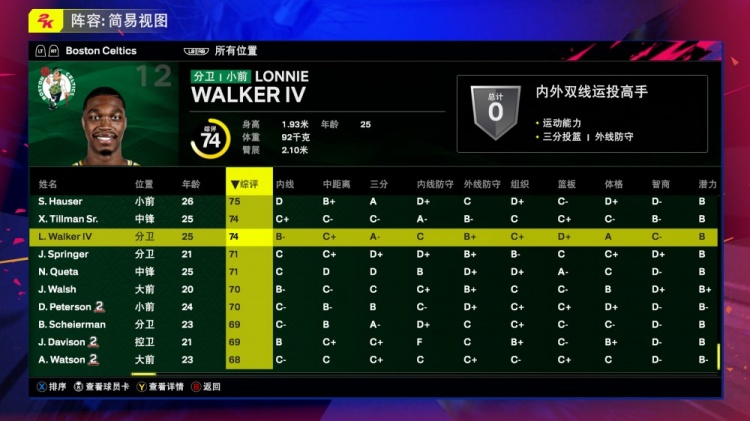Pick J. Springer from the roster list
750x421 pixels.
[63, 254]
